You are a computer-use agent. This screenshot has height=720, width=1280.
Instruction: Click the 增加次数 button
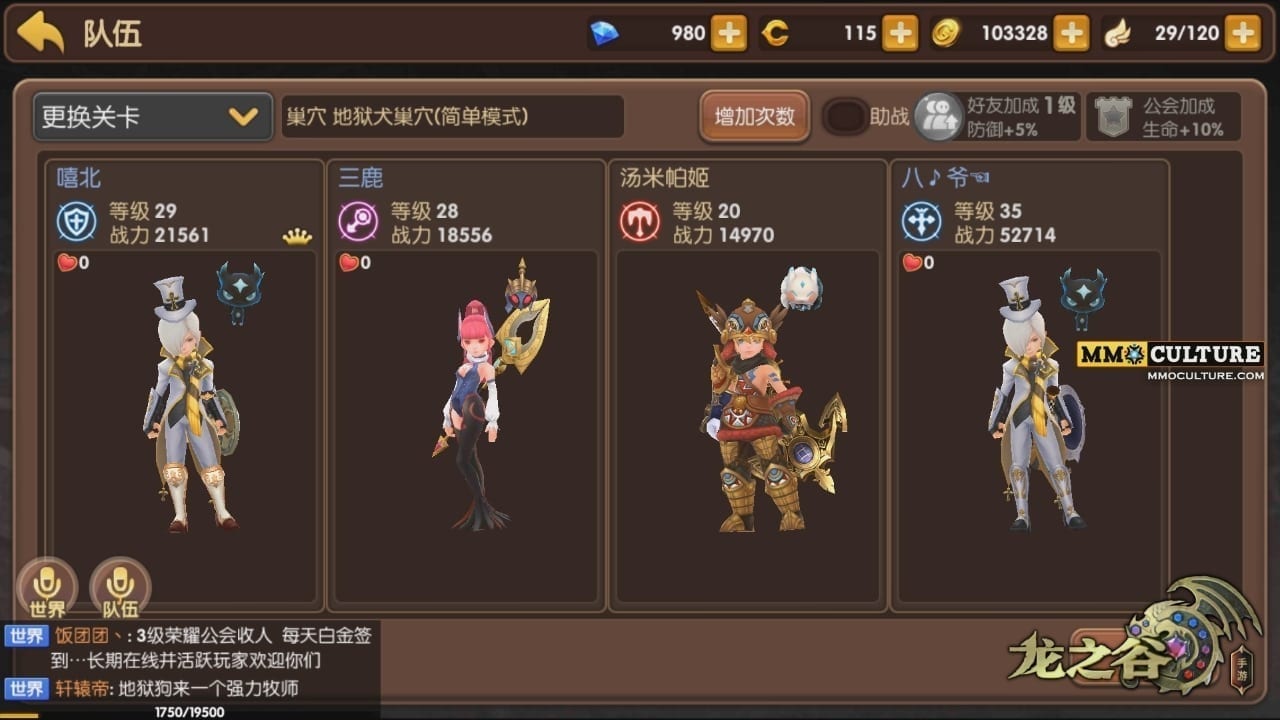754,117
